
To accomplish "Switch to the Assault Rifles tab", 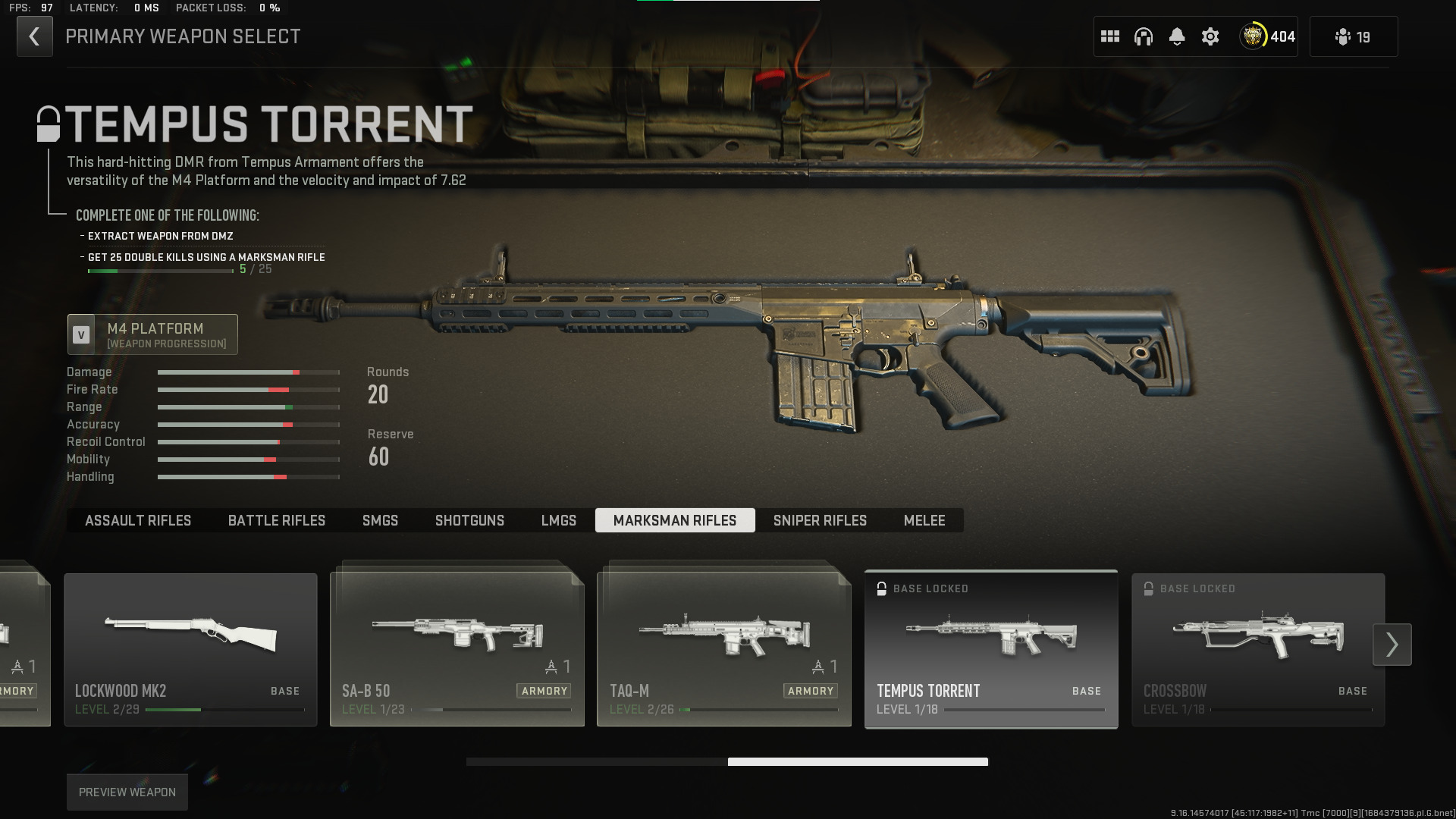I will [x=138, y=520].
